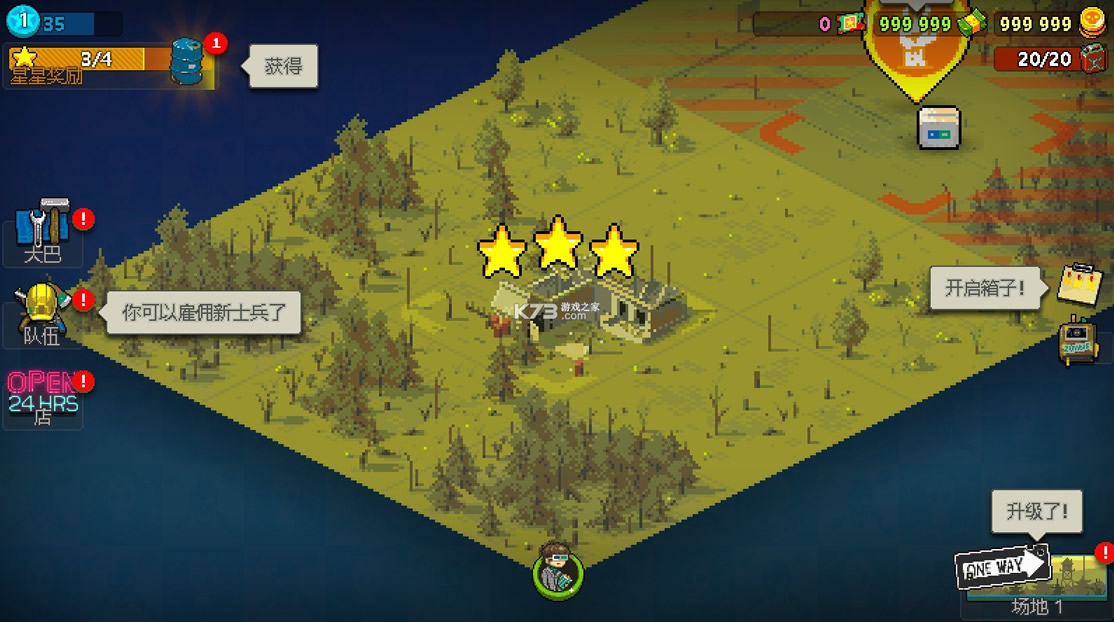Open the yellow notepad missions icon
The width and height of the screenshot is (1114, 622).
coord(1079,285)
